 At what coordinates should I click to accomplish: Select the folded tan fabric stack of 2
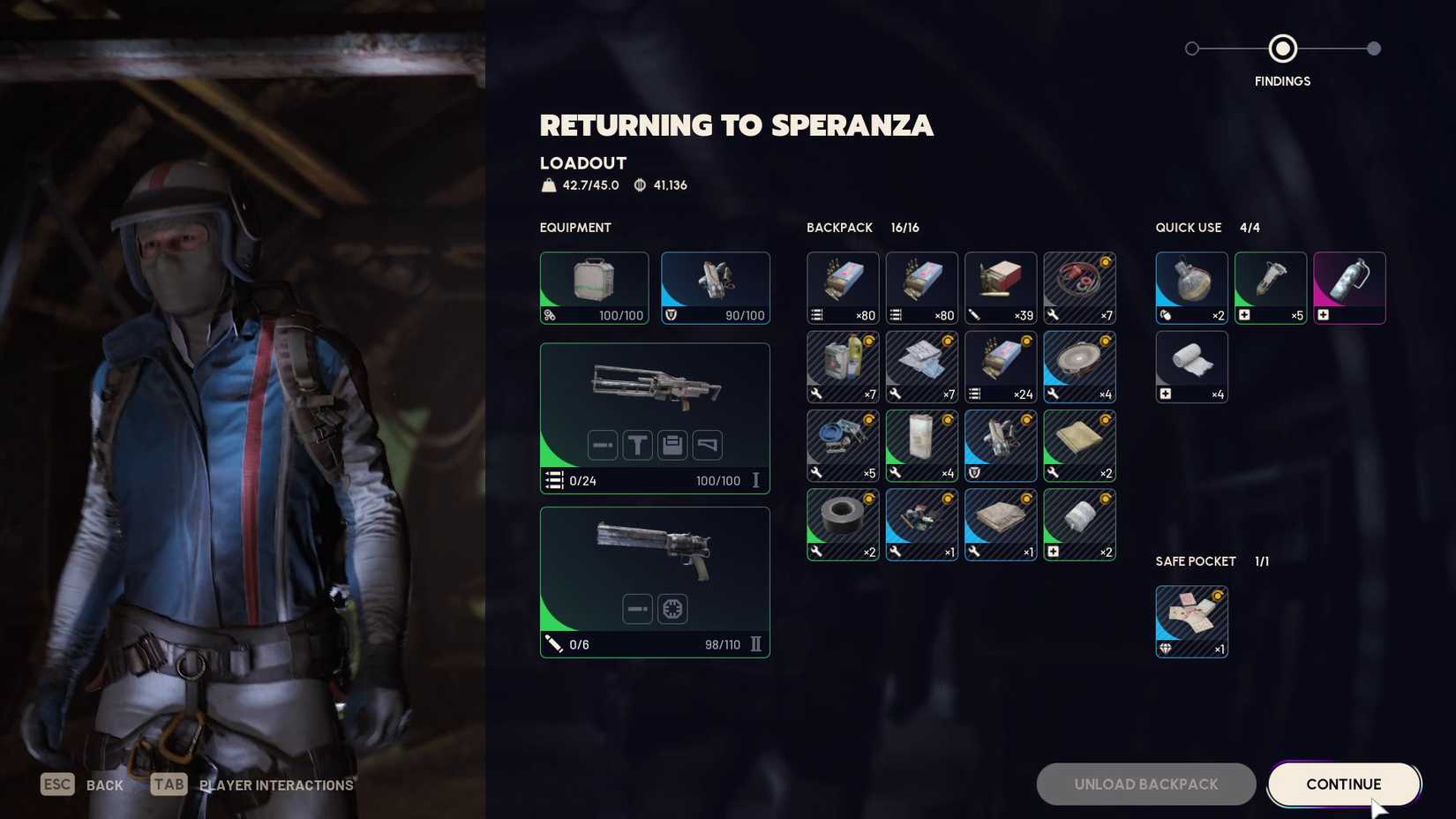pos(1079,446)
